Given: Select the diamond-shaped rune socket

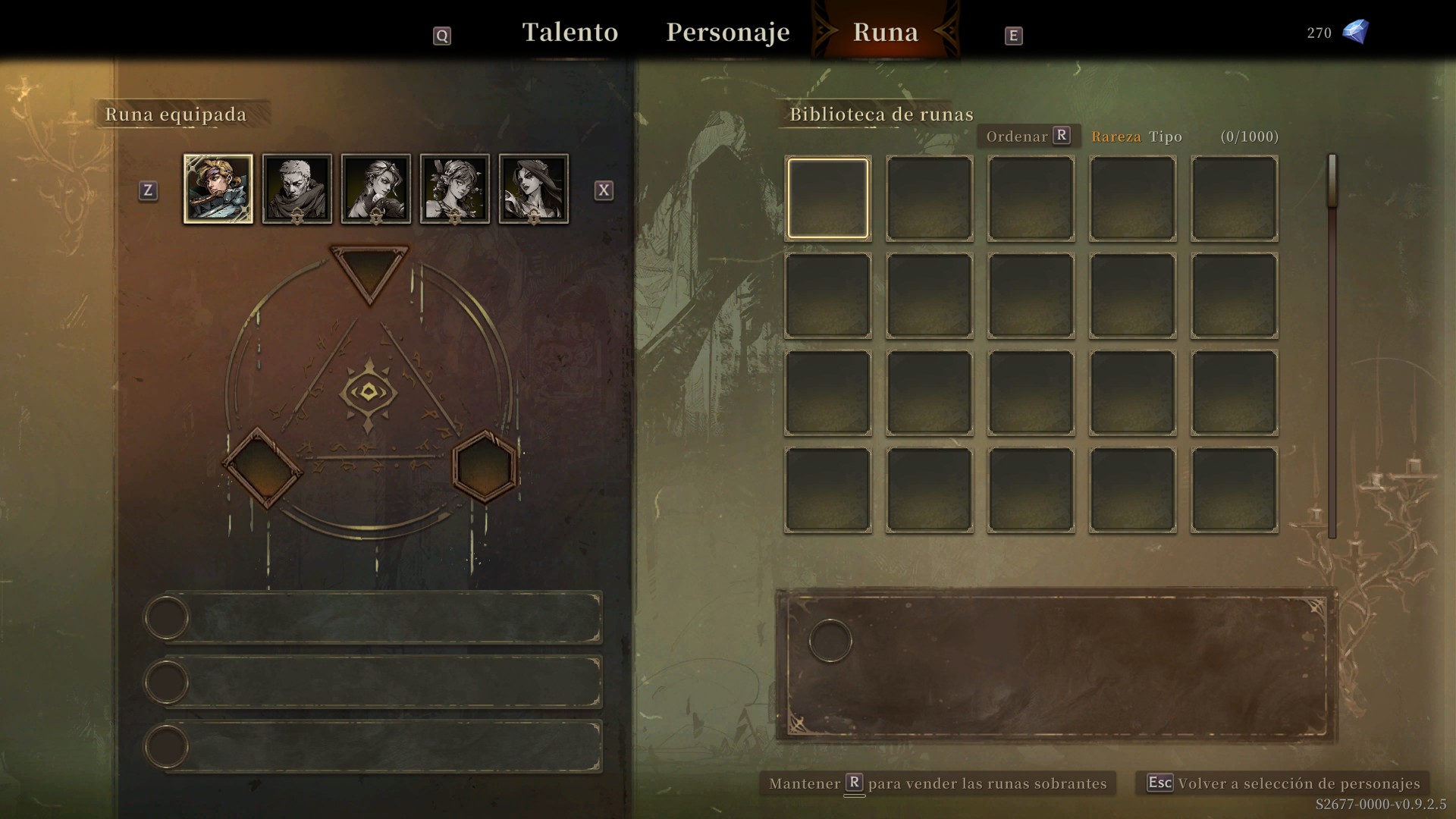Looking at the screenshot, I should [262, 468].
